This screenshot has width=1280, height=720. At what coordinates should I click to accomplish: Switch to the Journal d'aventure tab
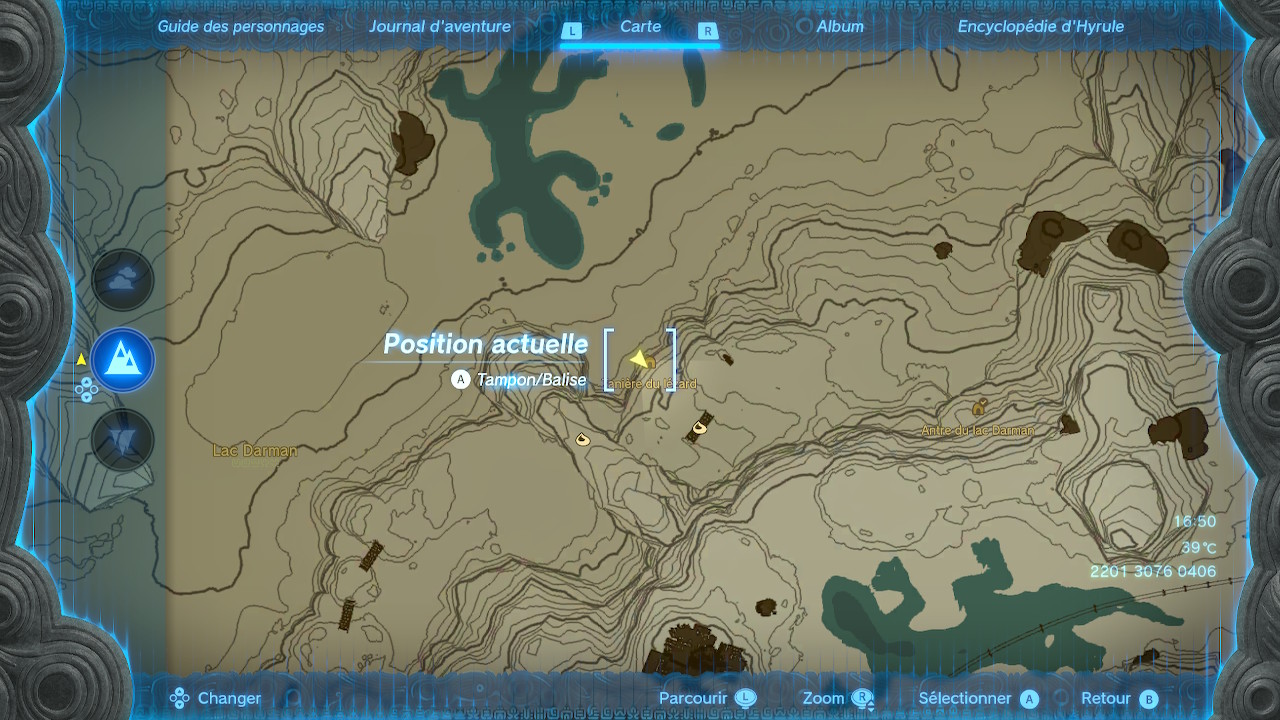(x=440, y=27)
